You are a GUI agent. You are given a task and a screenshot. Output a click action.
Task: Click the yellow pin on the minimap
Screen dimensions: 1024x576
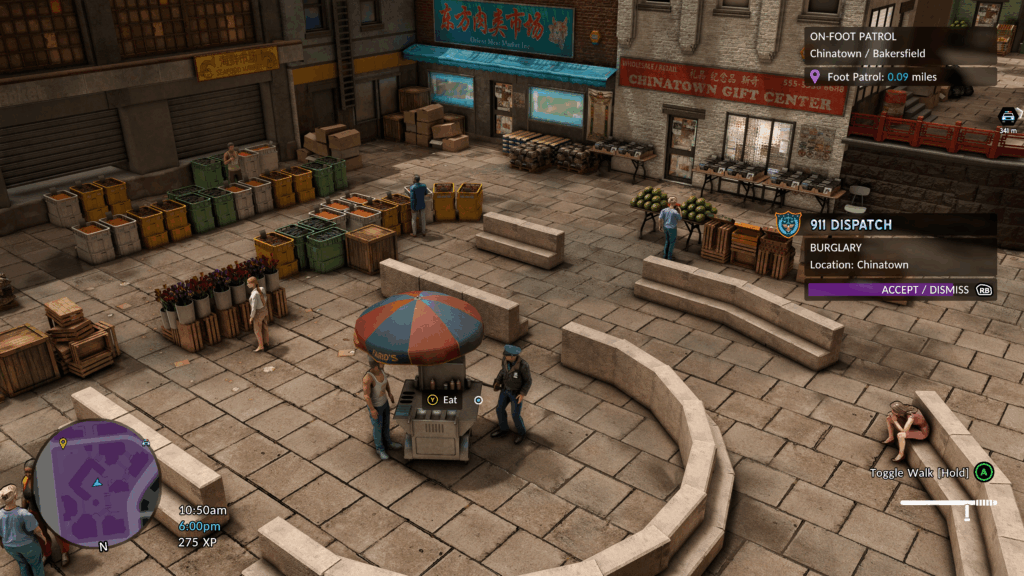pos(63,442)
